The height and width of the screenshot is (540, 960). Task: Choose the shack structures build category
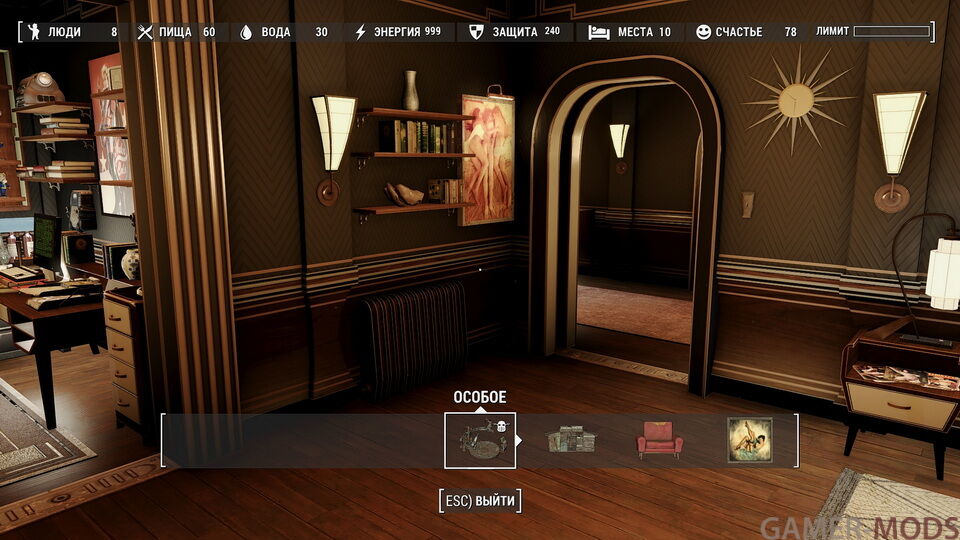coord(570,440)
